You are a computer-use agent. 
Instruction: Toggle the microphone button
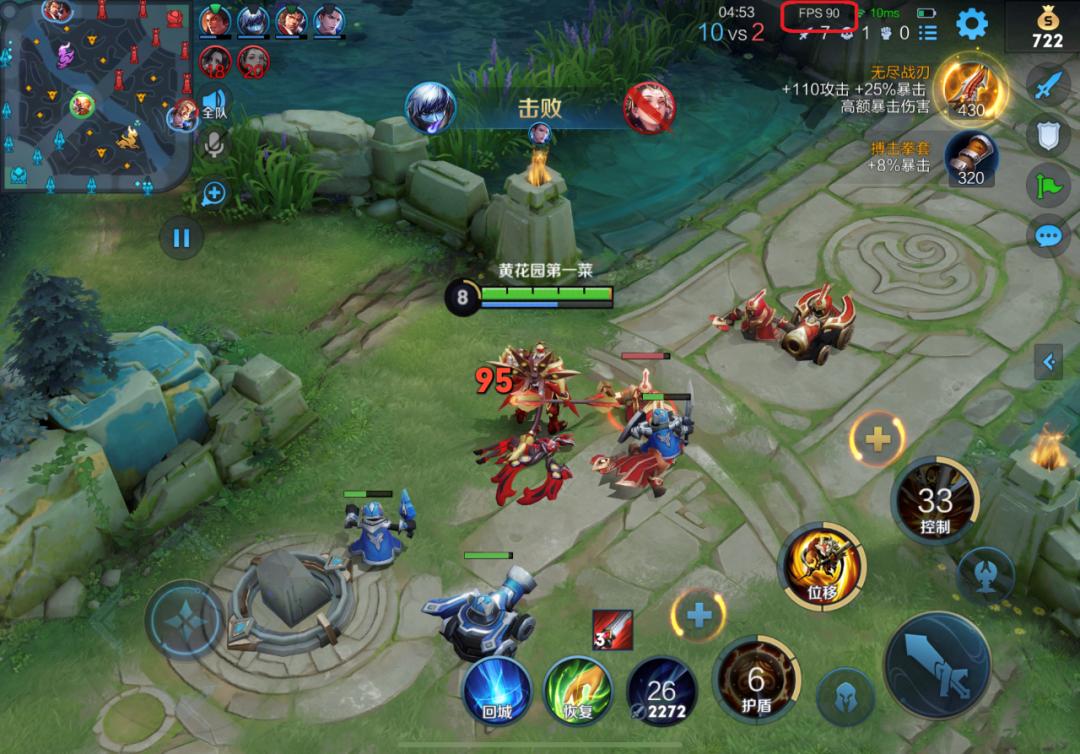click(x=213, y=145)
